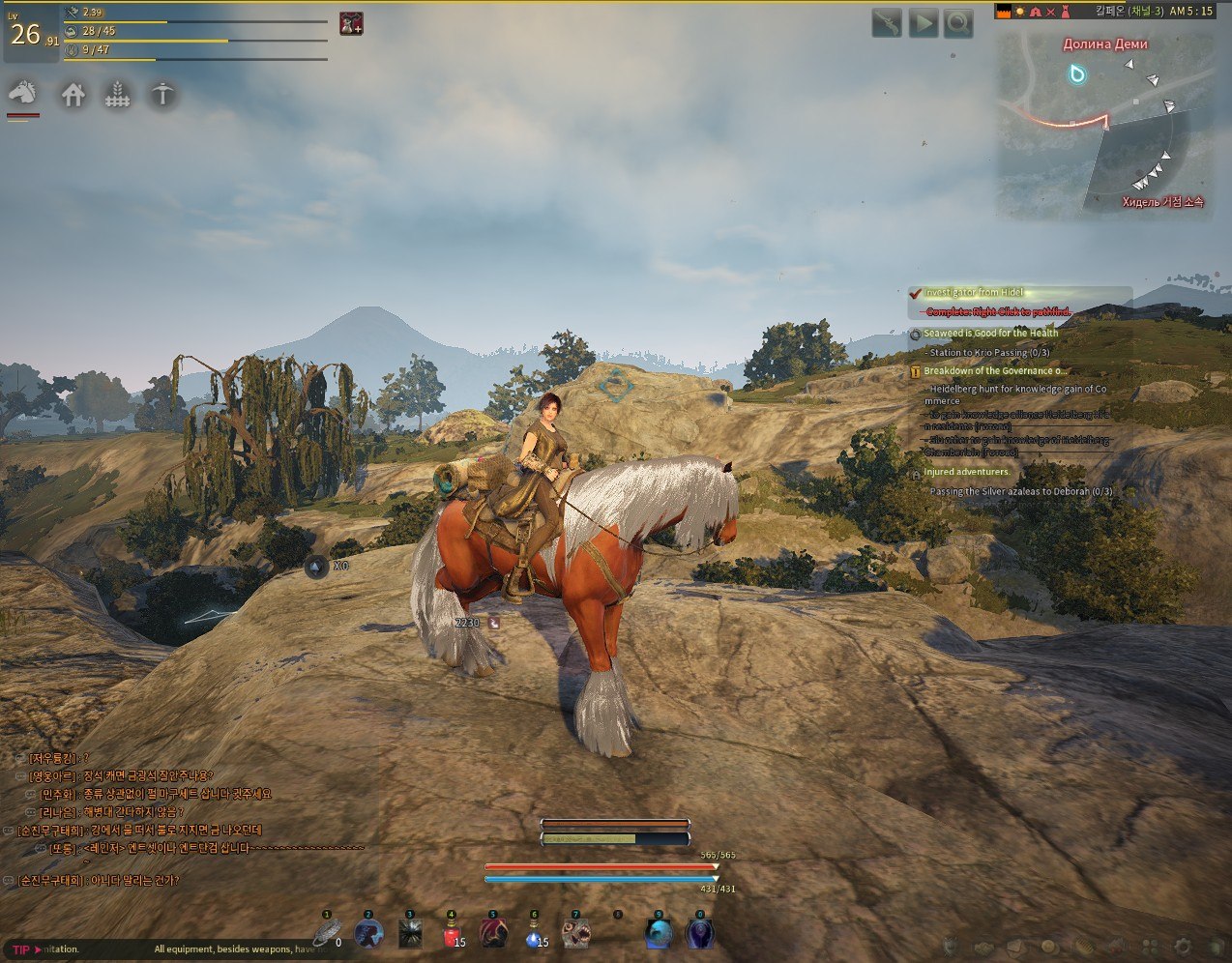
Task: Open the house residence icon
Action: tap(73, 95)
